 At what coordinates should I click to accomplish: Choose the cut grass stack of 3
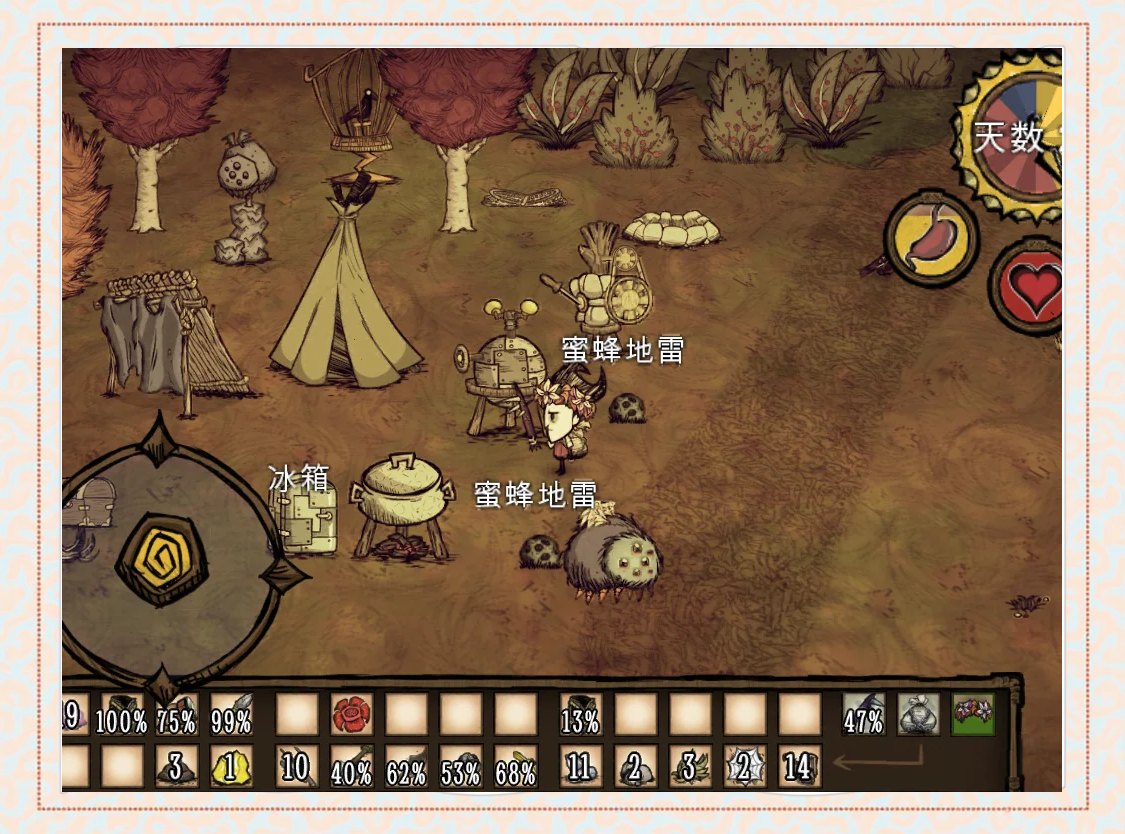[689, 766]
